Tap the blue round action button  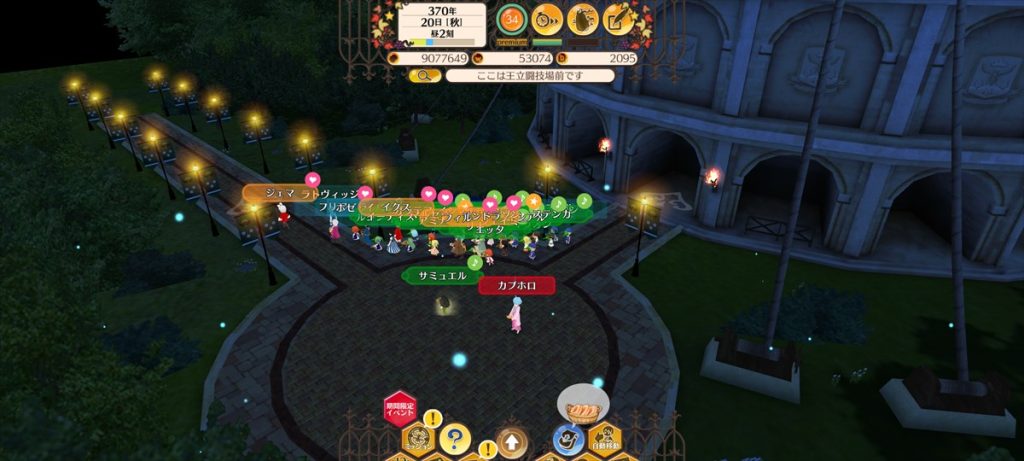(x=567, y=438)
